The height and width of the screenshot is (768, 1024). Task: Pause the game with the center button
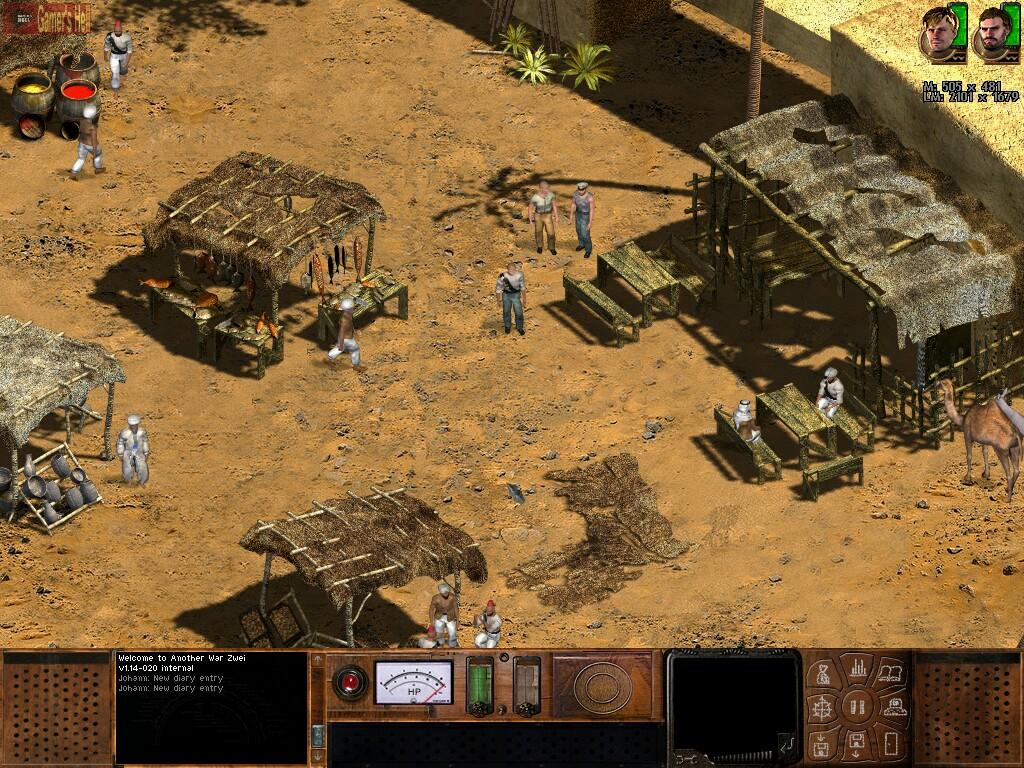coord(857,708)
